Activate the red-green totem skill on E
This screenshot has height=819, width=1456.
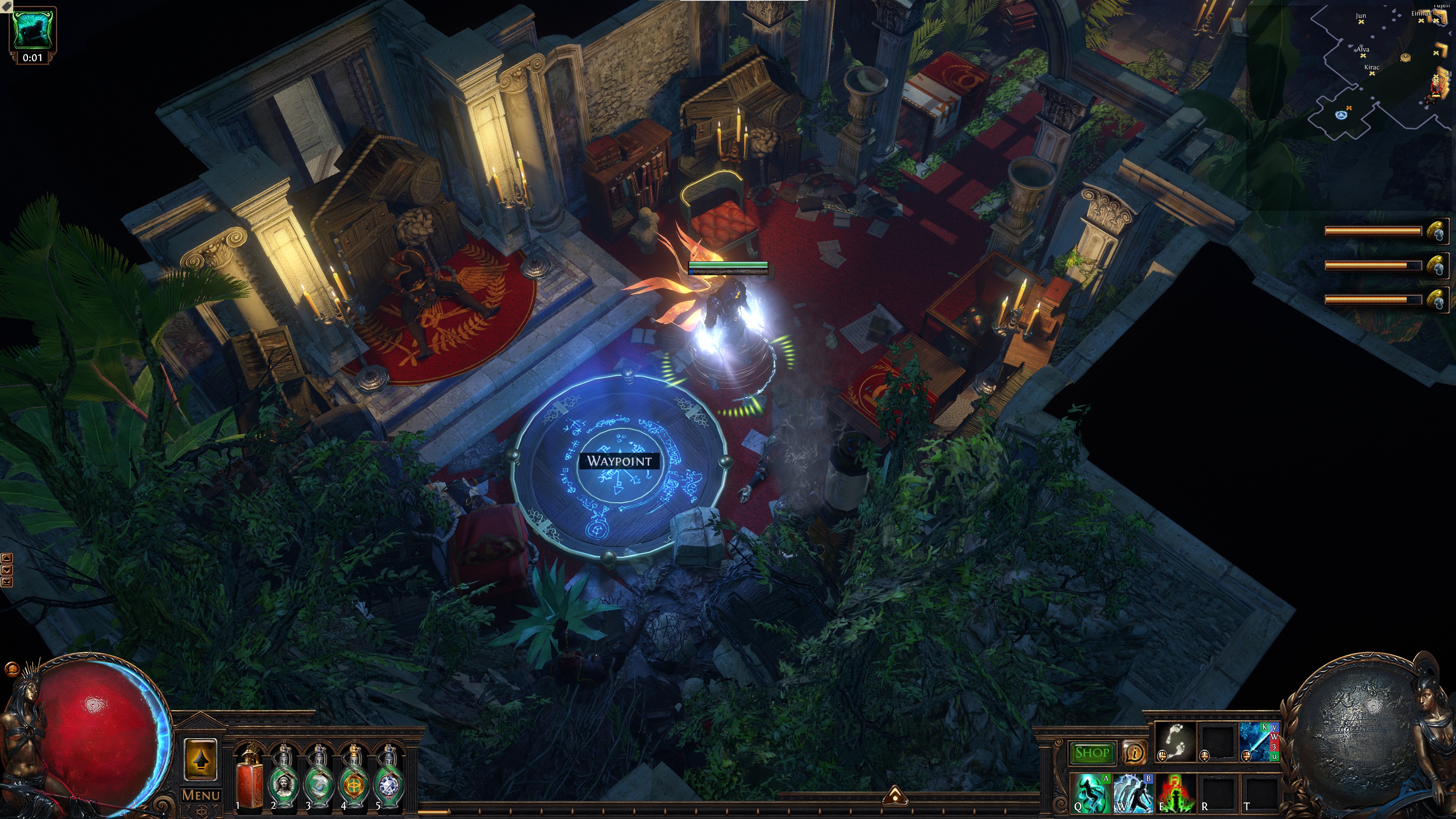(x=1176, y=793)
